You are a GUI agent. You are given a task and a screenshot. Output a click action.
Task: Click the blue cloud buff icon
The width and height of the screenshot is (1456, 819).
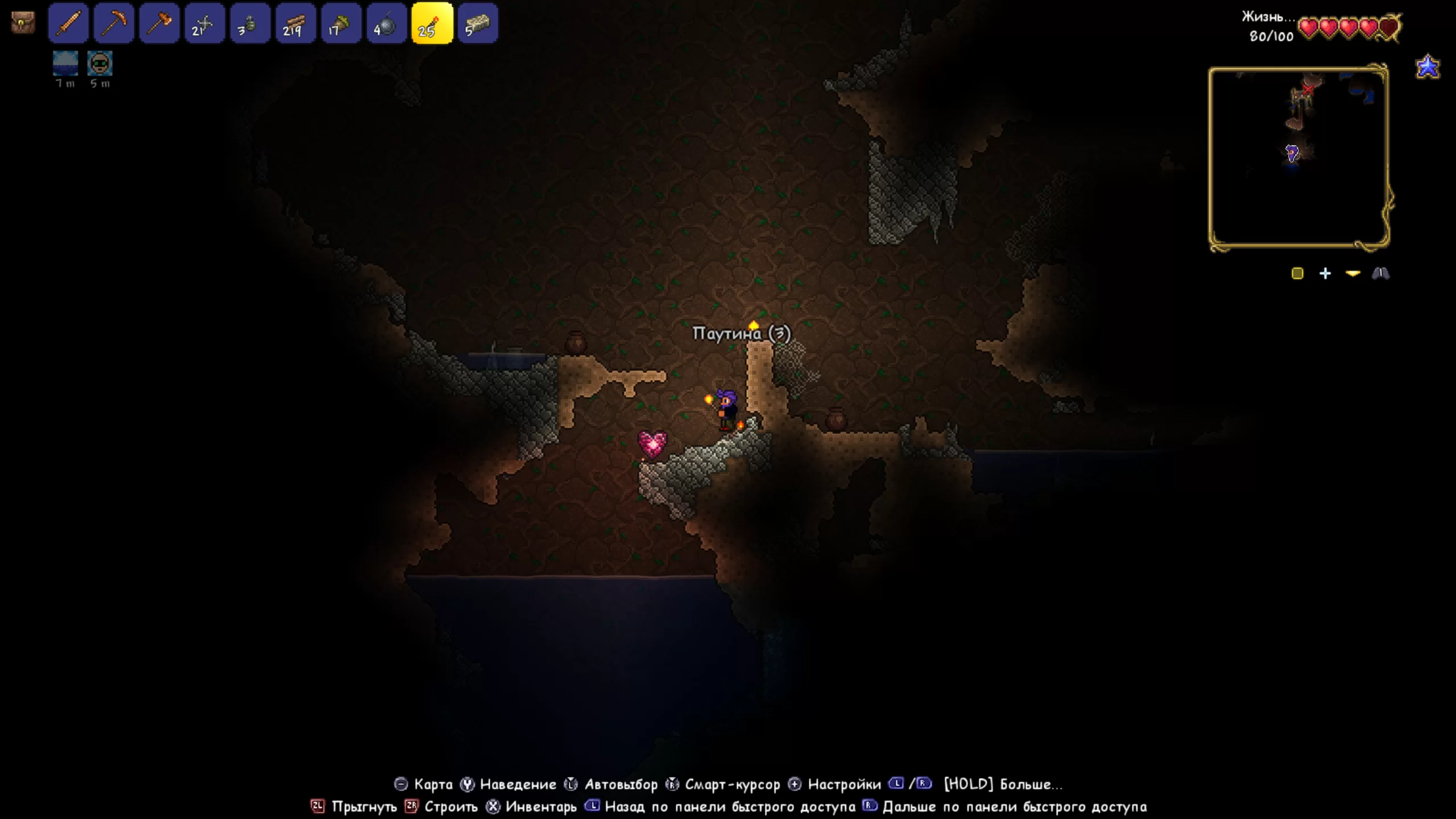click(65, 63)
